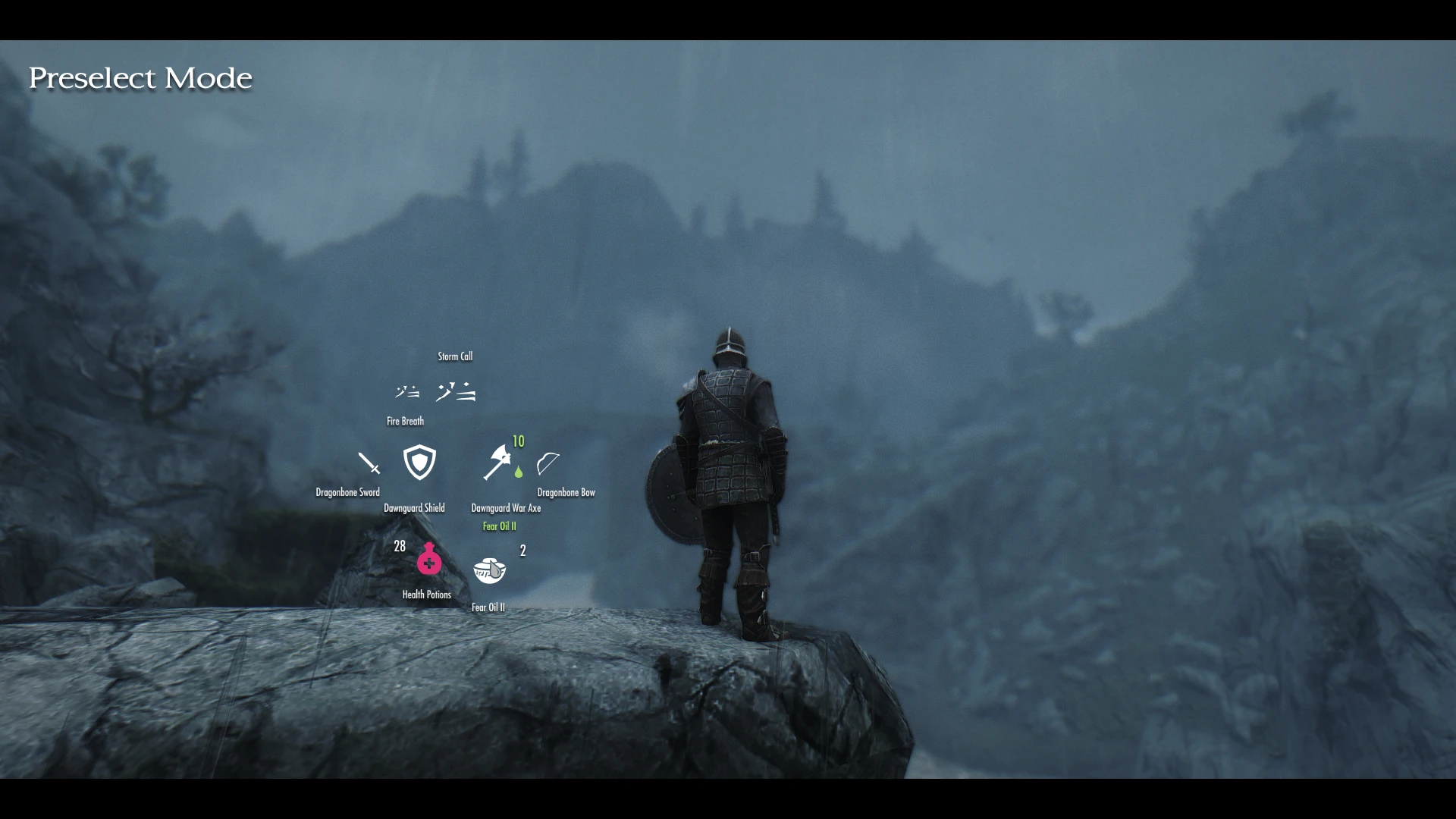Click the count 28 beside Health Potions
Viewport: 1456px width, 819px height.
pyautogui.click(x=399, y=547)
